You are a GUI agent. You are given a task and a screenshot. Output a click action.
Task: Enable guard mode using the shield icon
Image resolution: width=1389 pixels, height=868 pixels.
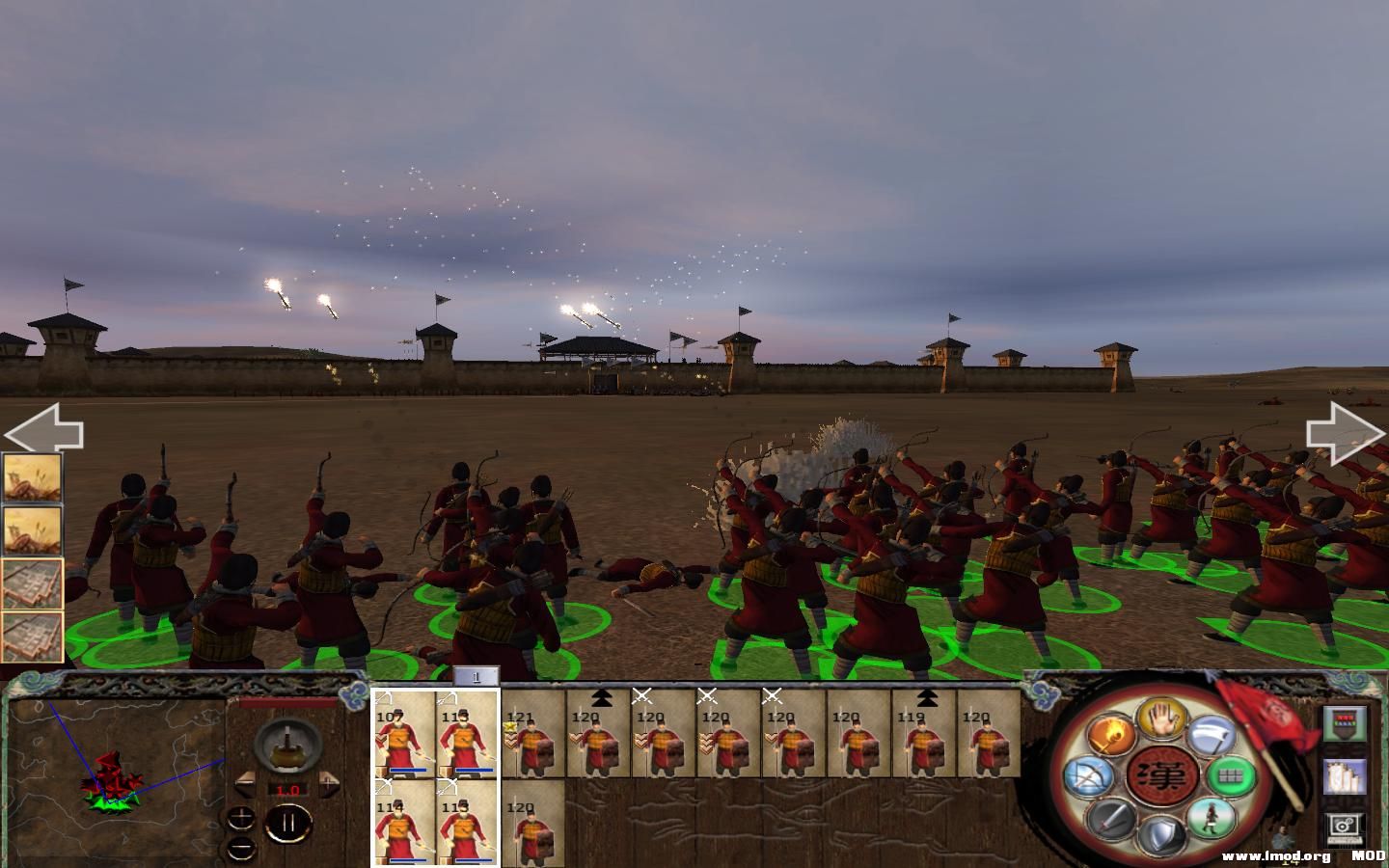[1161, 833]
